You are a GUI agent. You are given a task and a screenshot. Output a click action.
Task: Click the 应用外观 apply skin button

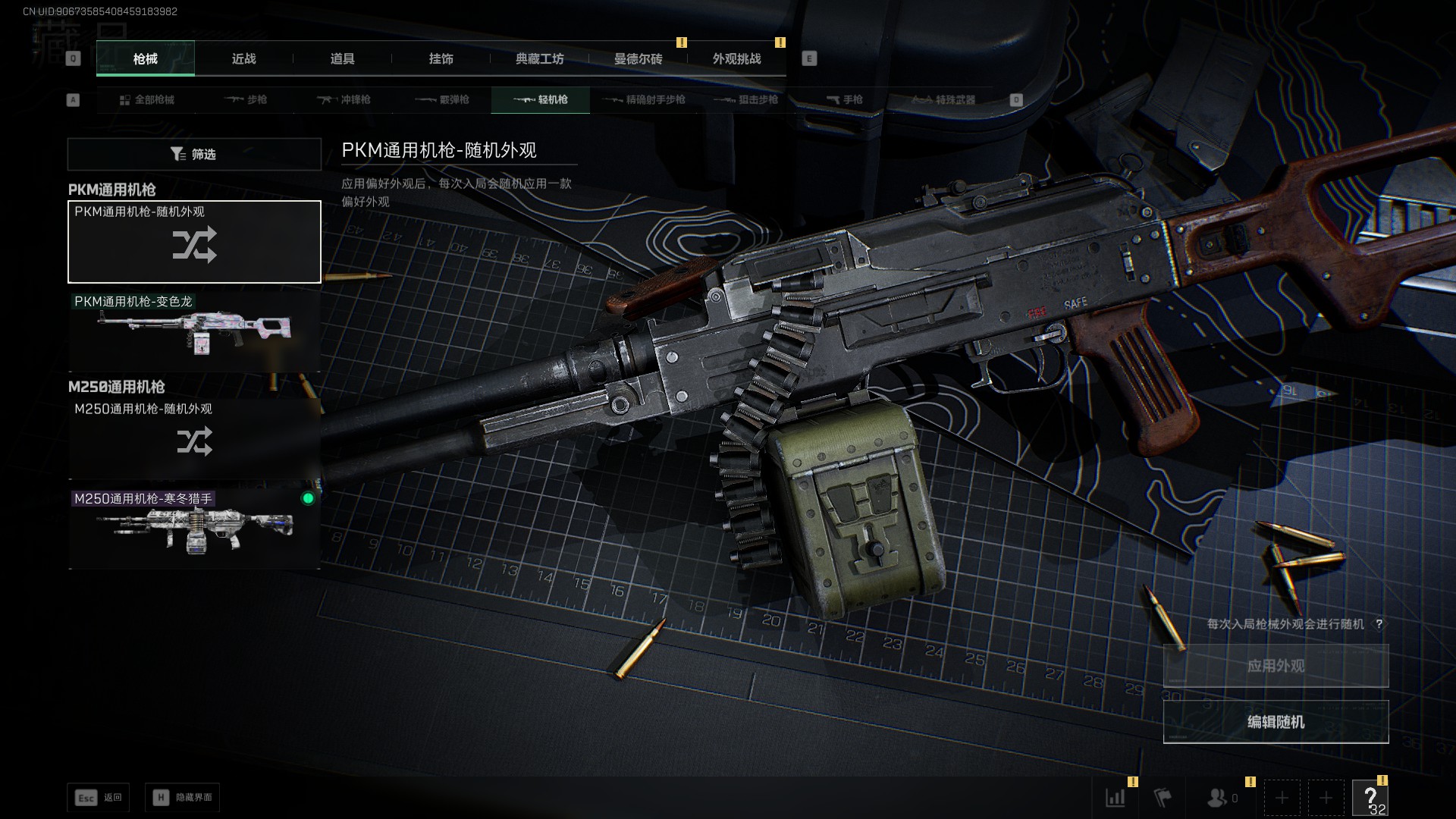1276,666
